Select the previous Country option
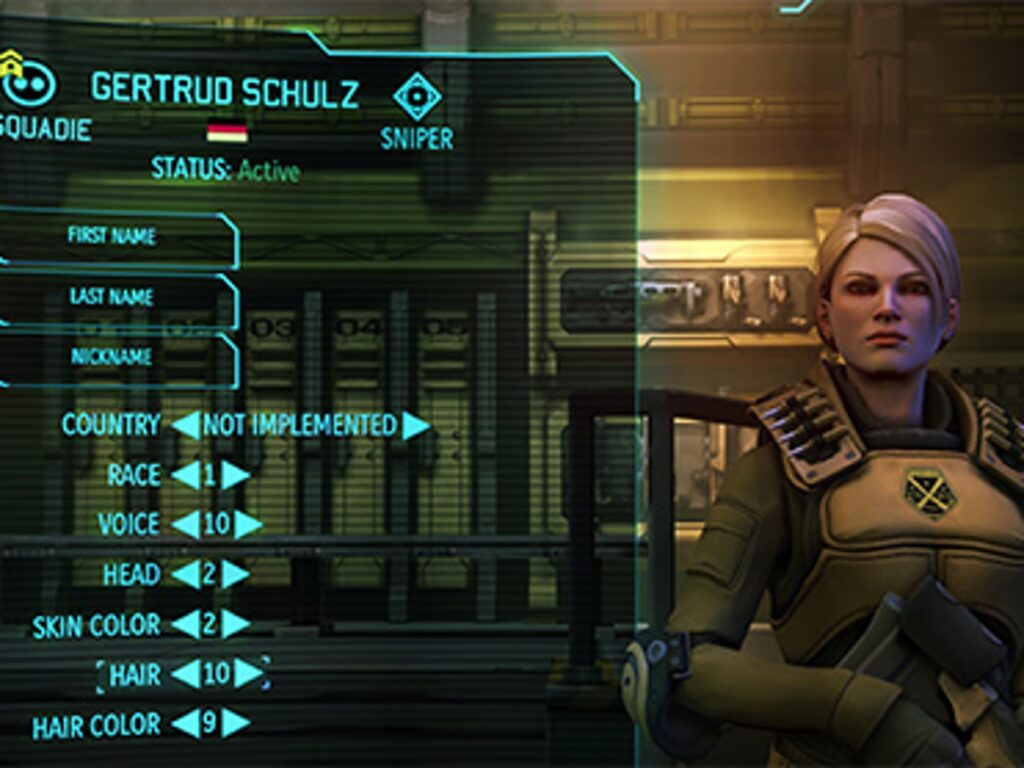 point(185,425)
